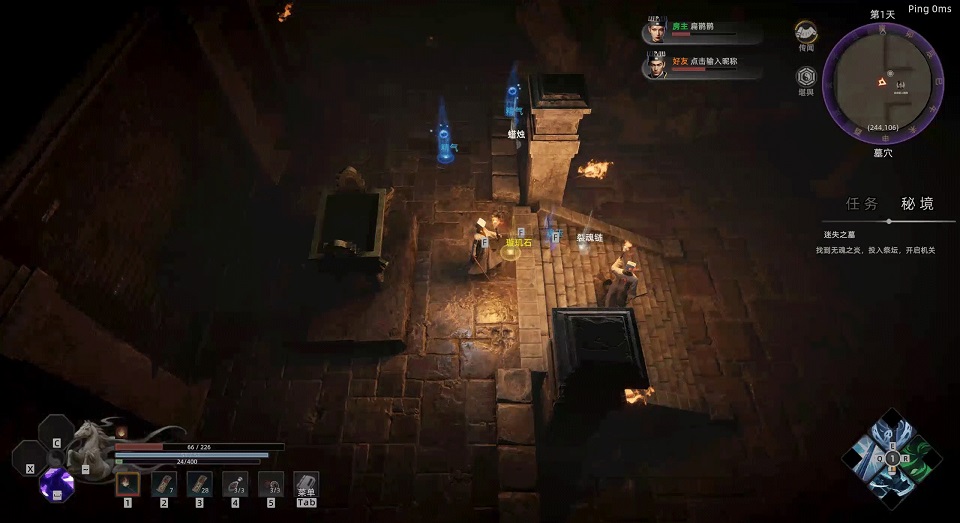Image resolution: width=960 pixels, height=523 pixels.
Task: Open the 传闻 rumors icon
Action: point(806,33)
